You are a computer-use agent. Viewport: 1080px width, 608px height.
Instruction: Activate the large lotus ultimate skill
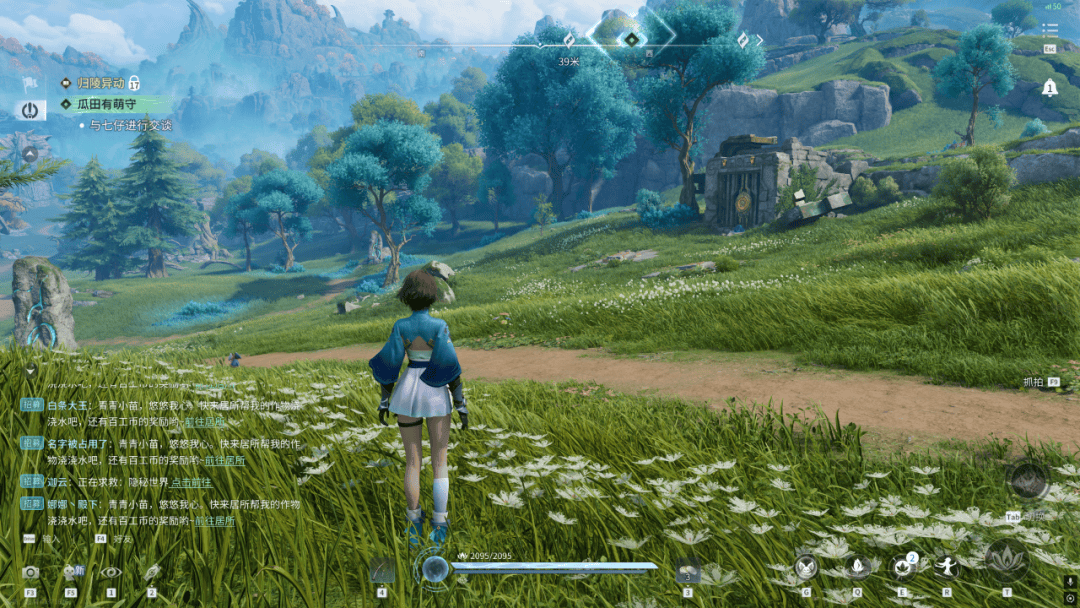coord(1006,562)
